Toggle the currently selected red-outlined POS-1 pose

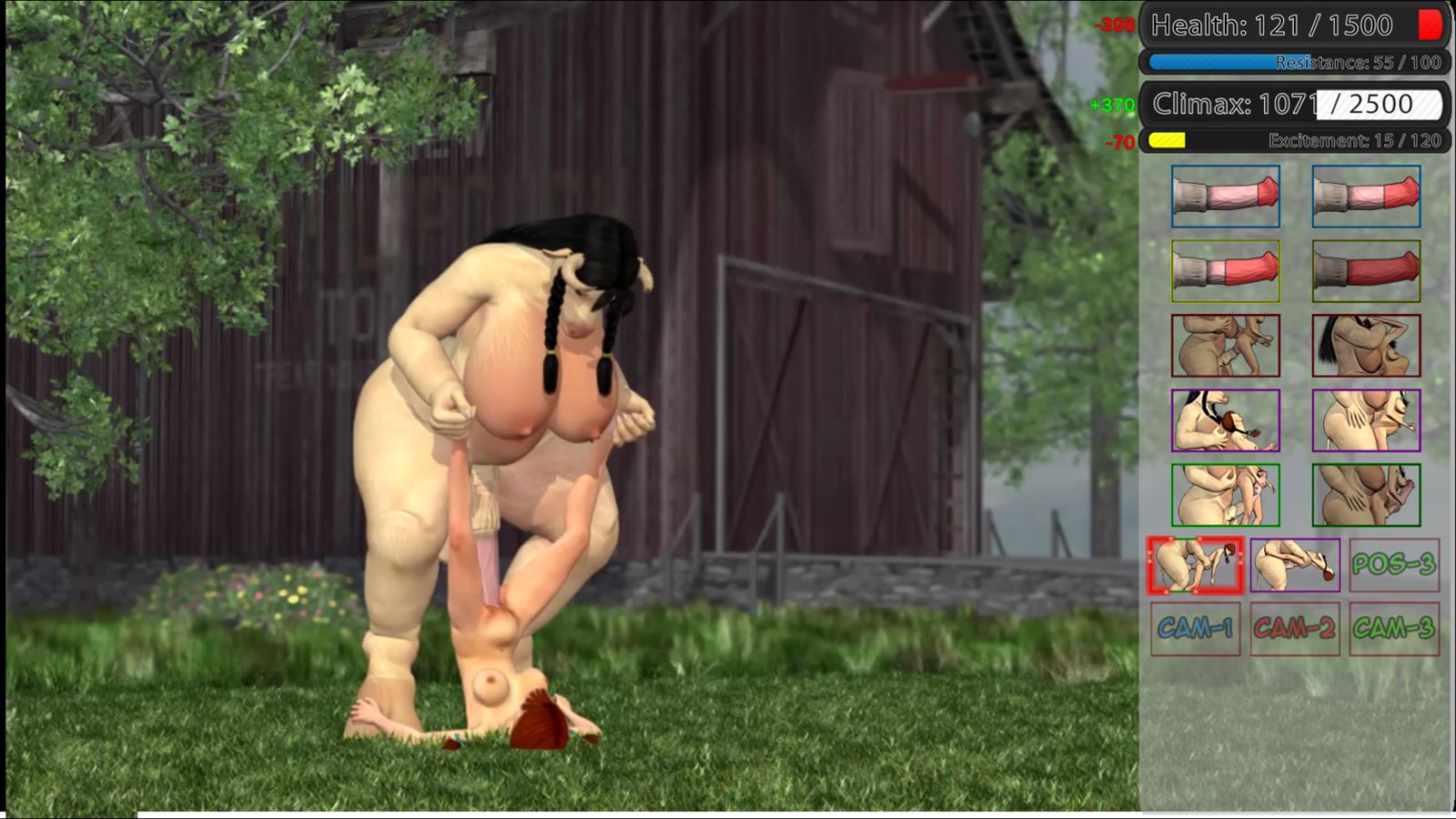[x=1192, y=566]
